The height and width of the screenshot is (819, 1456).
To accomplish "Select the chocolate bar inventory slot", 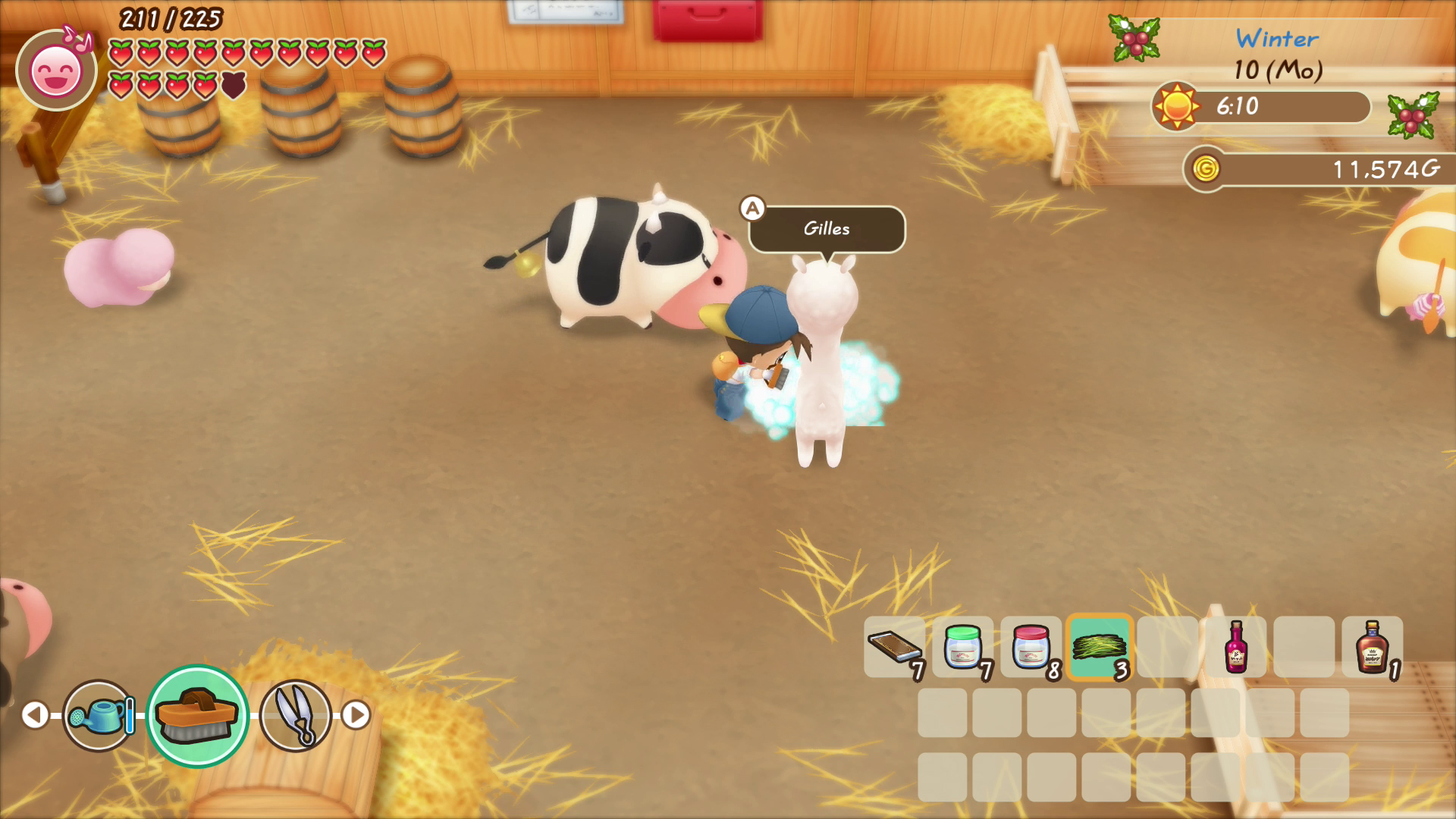I will pos(895,647).
